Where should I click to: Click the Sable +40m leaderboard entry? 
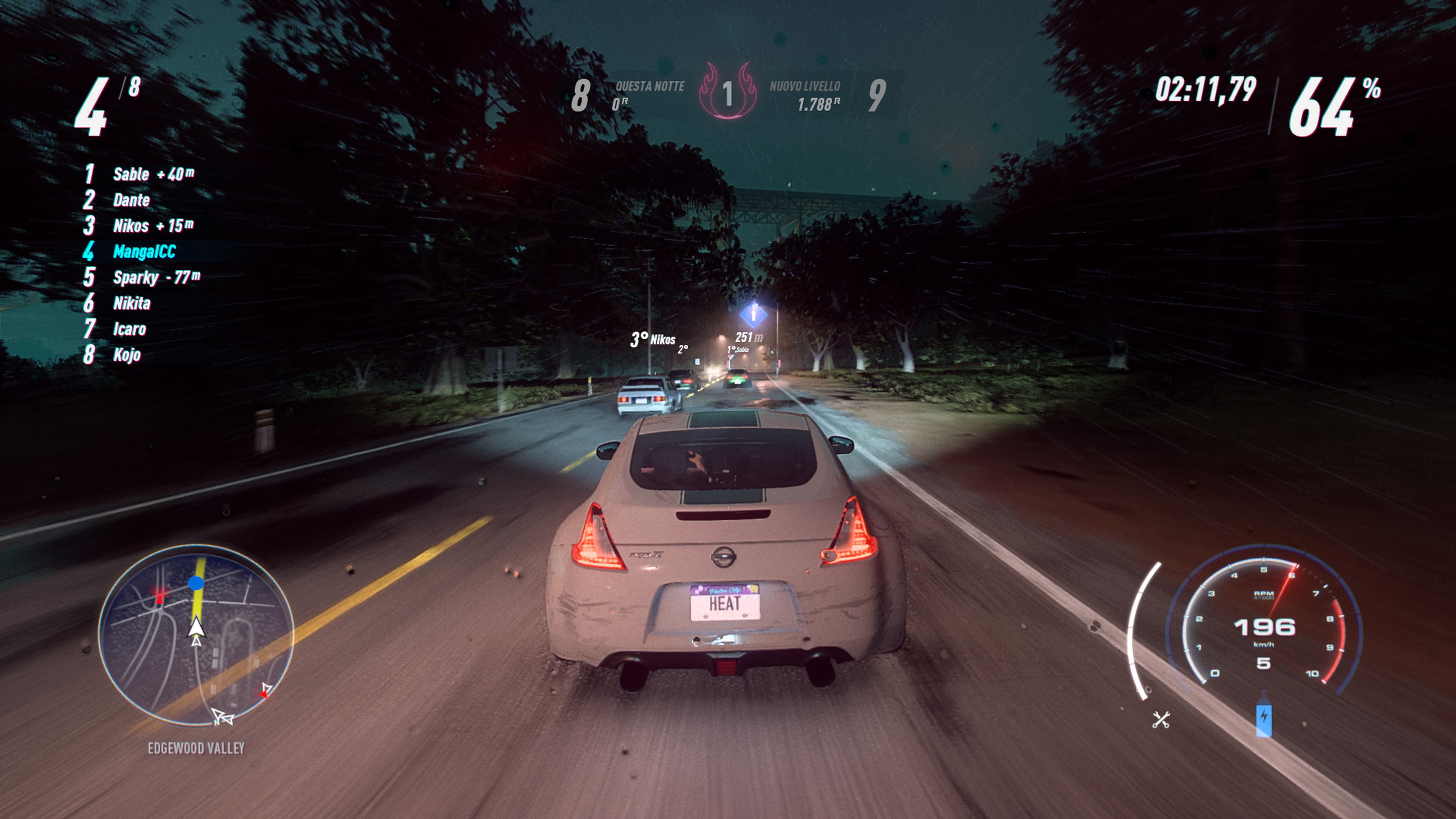coord(147,174)
